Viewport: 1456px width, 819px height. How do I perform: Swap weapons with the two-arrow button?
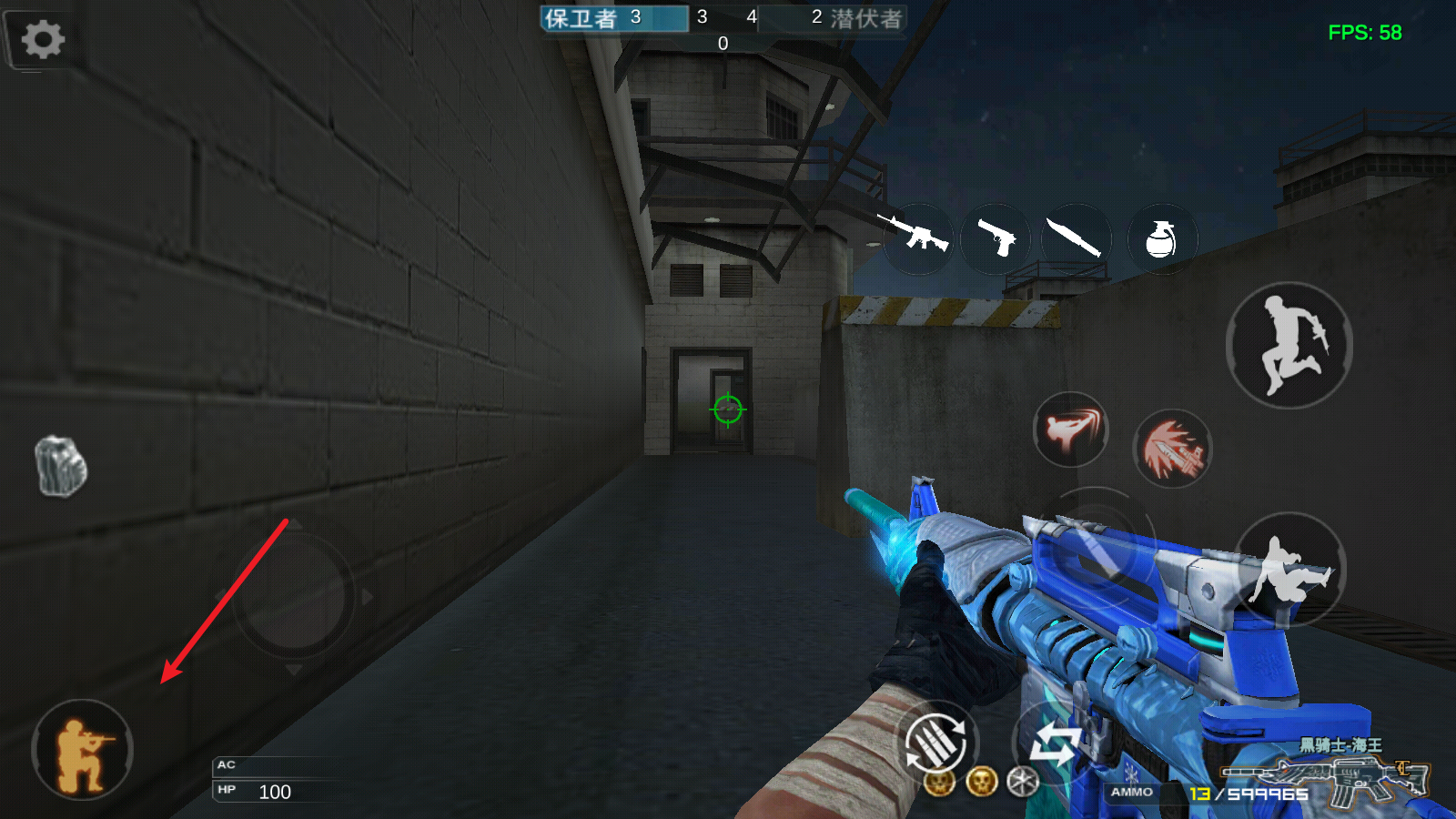1054,743
